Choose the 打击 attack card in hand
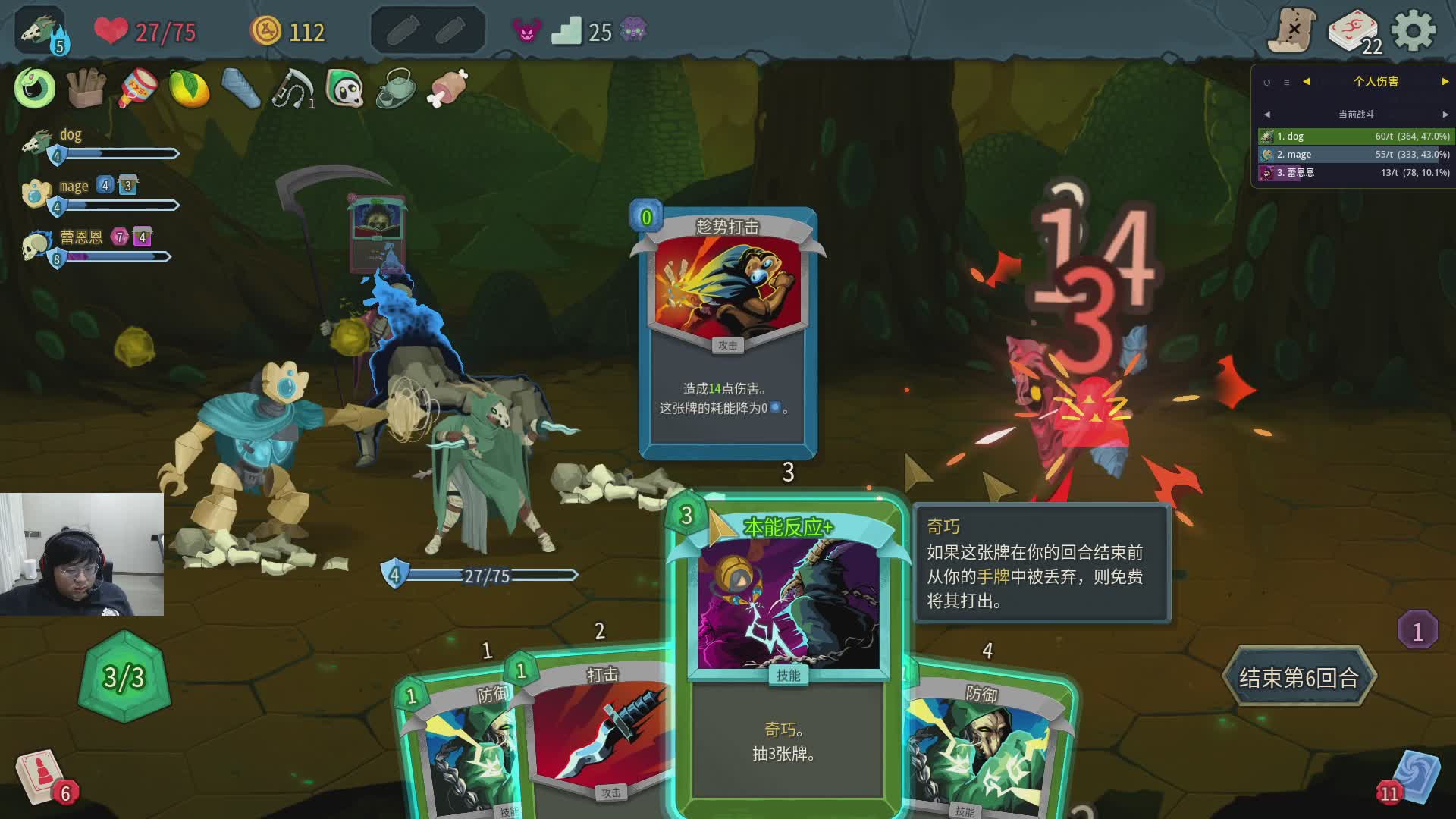Screen dimensions: 1456x819 pos(599,728)
